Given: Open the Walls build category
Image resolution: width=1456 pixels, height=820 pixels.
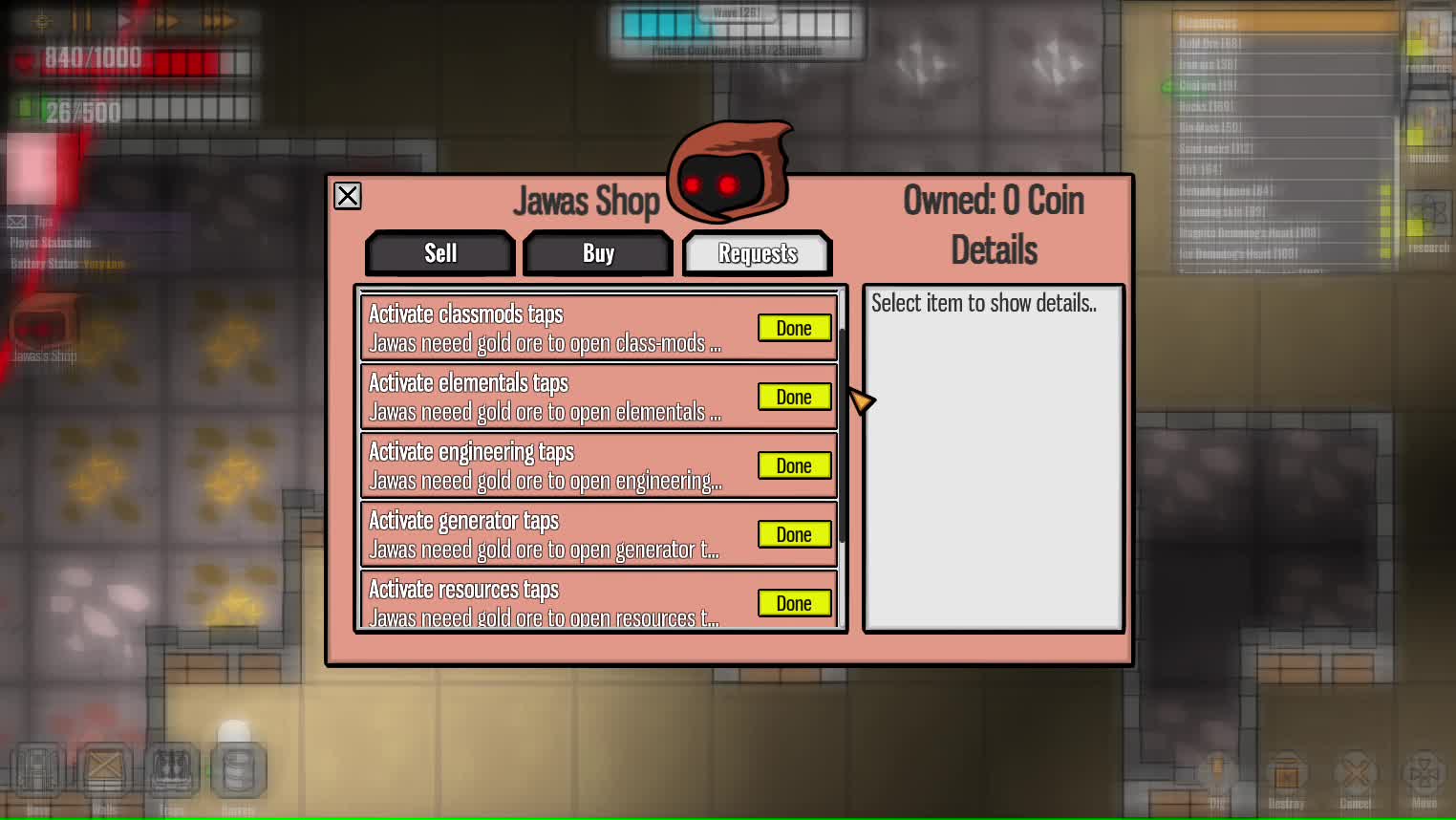Looking at the screenshot, I should pyautogui.click(x=105, y=769).
